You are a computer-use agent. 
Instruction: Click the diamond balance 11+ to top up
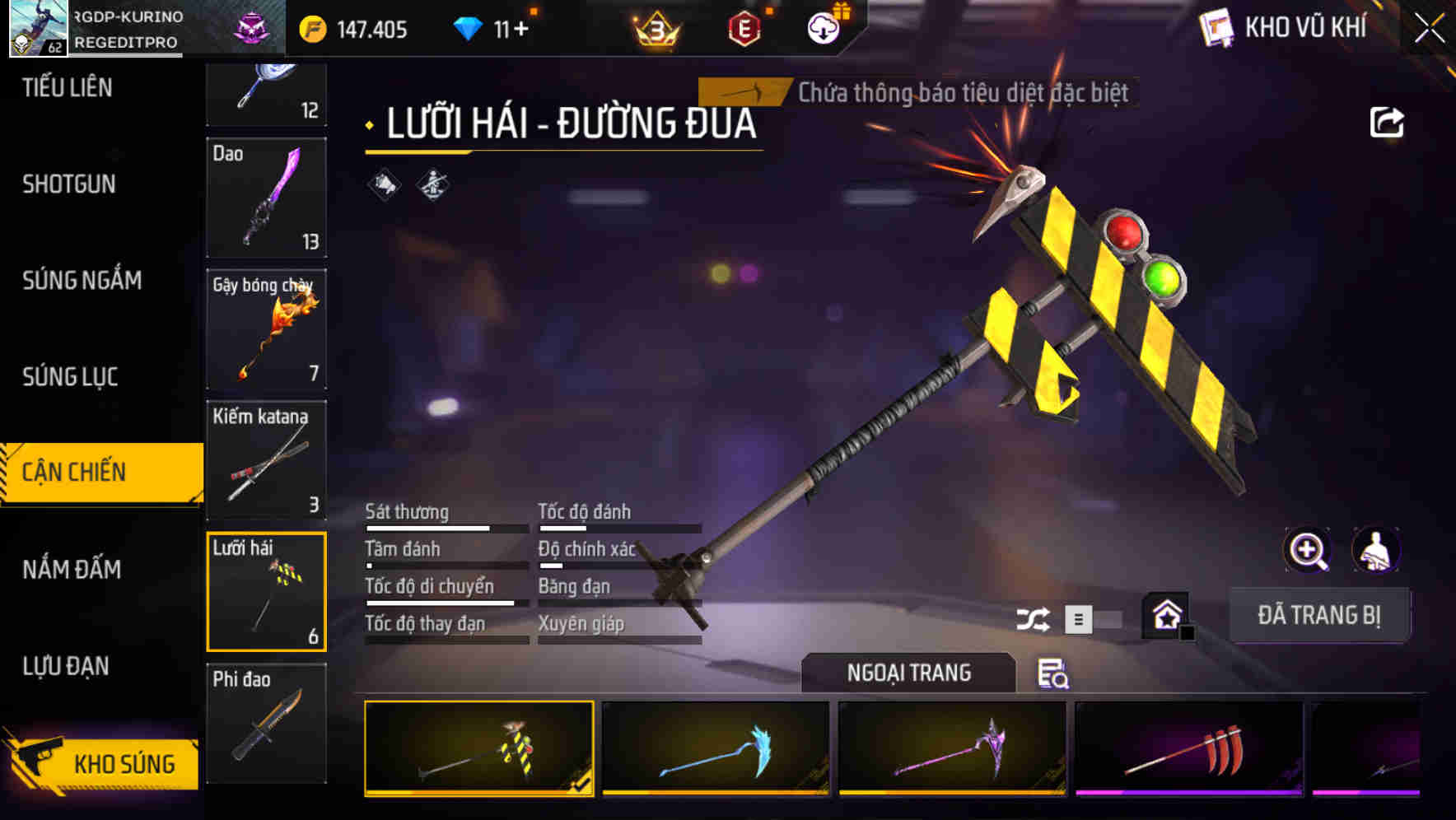(x=496, y=27)
